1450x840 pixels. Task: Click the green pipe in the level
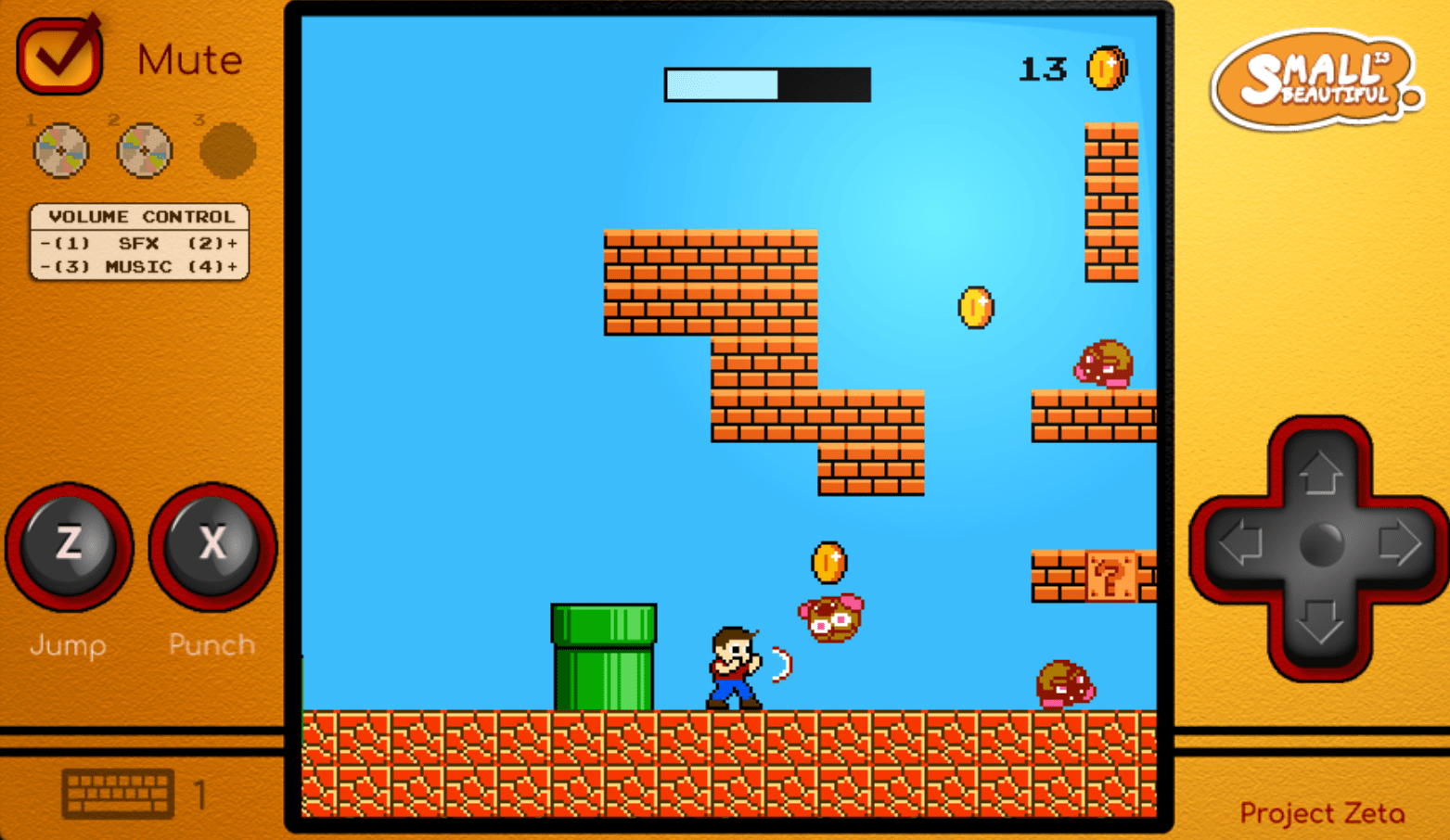tap(603, 654)
